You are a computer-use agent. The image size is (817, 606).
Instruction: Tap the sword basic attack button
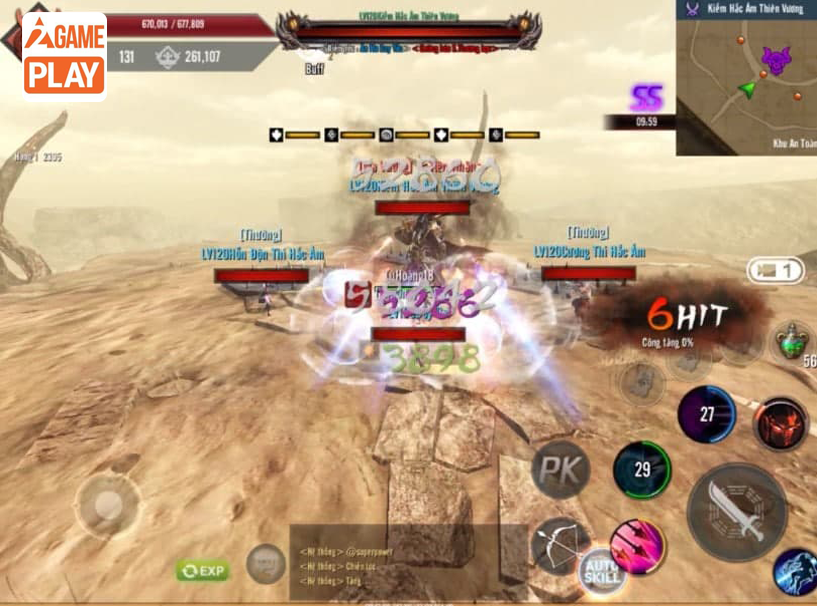737,511
